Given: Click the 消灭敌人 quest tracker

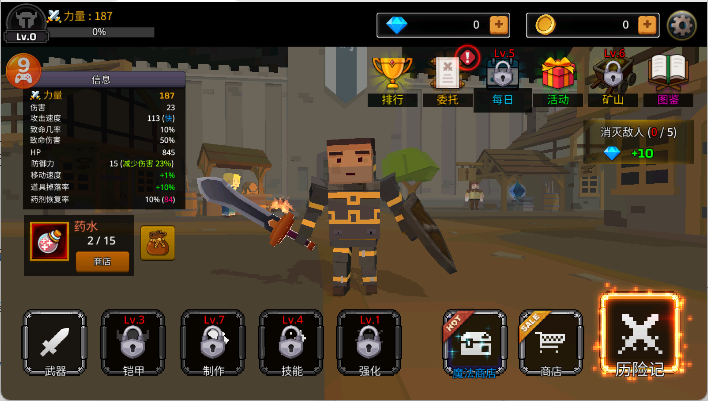Looking at the screenshot, I should [x=637, y=142].
